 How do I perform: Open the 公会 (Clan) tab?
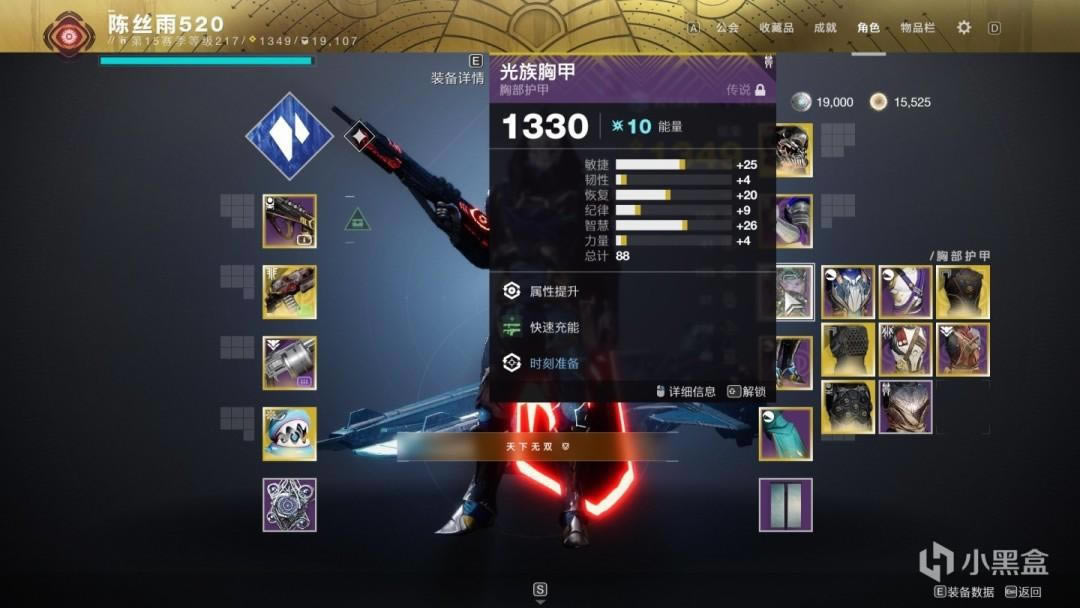pos(727,28)
